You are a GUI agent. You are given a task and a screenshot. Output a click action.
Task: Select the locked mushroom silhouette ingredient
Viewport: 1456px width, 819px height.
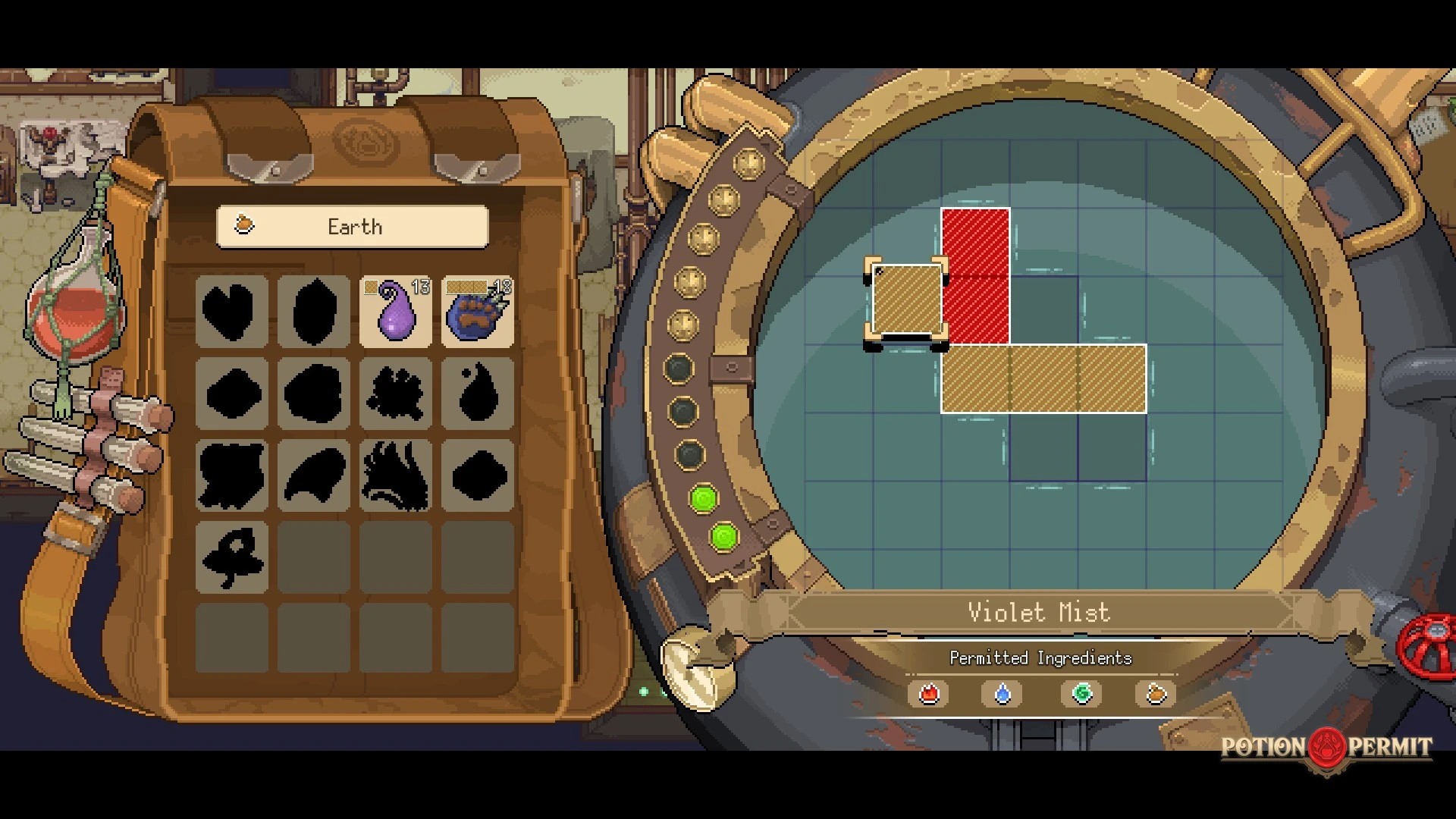click(231, 557)
